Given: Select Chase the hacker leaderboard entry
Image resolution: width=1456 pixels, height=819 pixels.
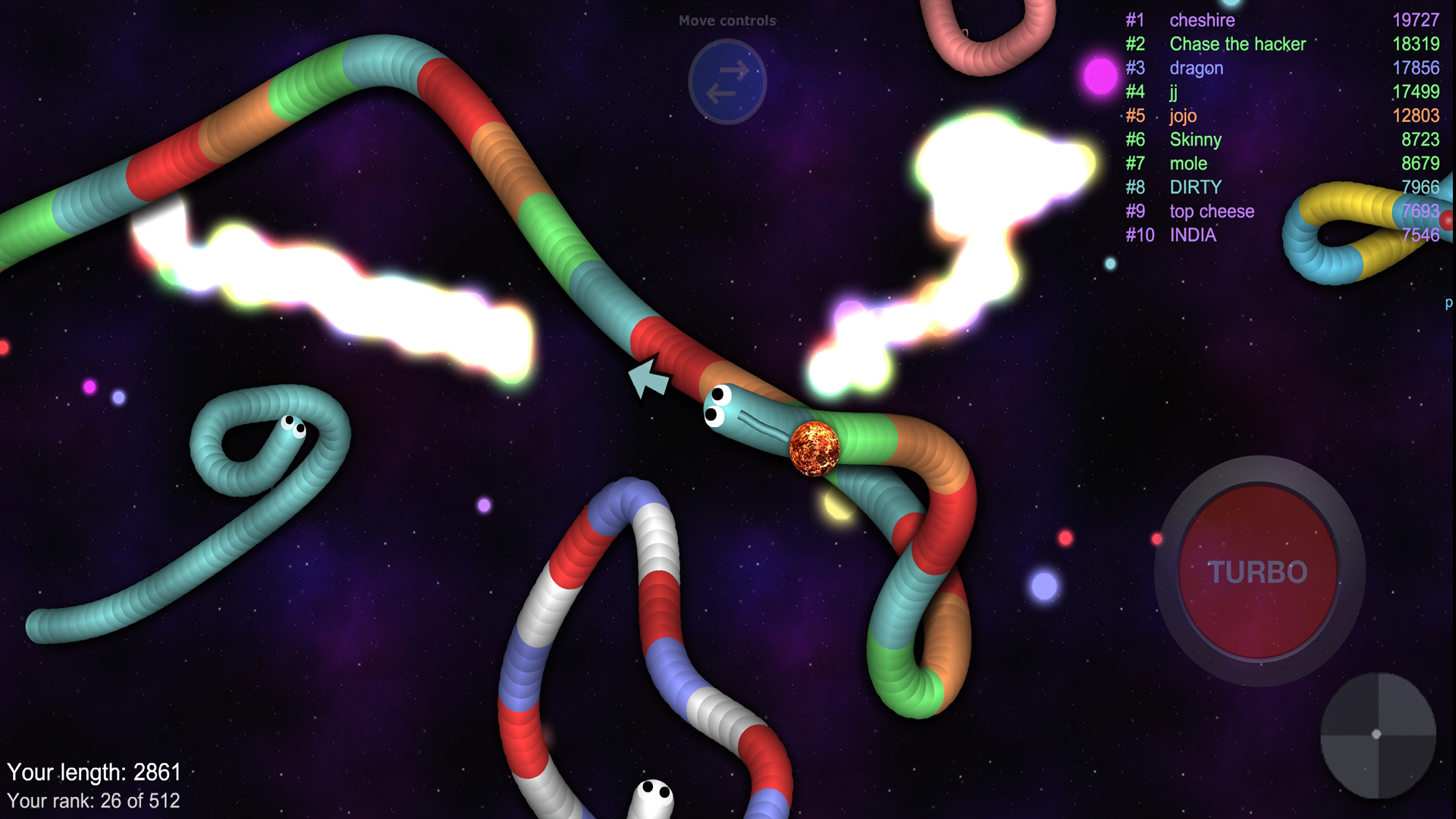Looking at the screenshot, I should click(x=1237, y=44).
